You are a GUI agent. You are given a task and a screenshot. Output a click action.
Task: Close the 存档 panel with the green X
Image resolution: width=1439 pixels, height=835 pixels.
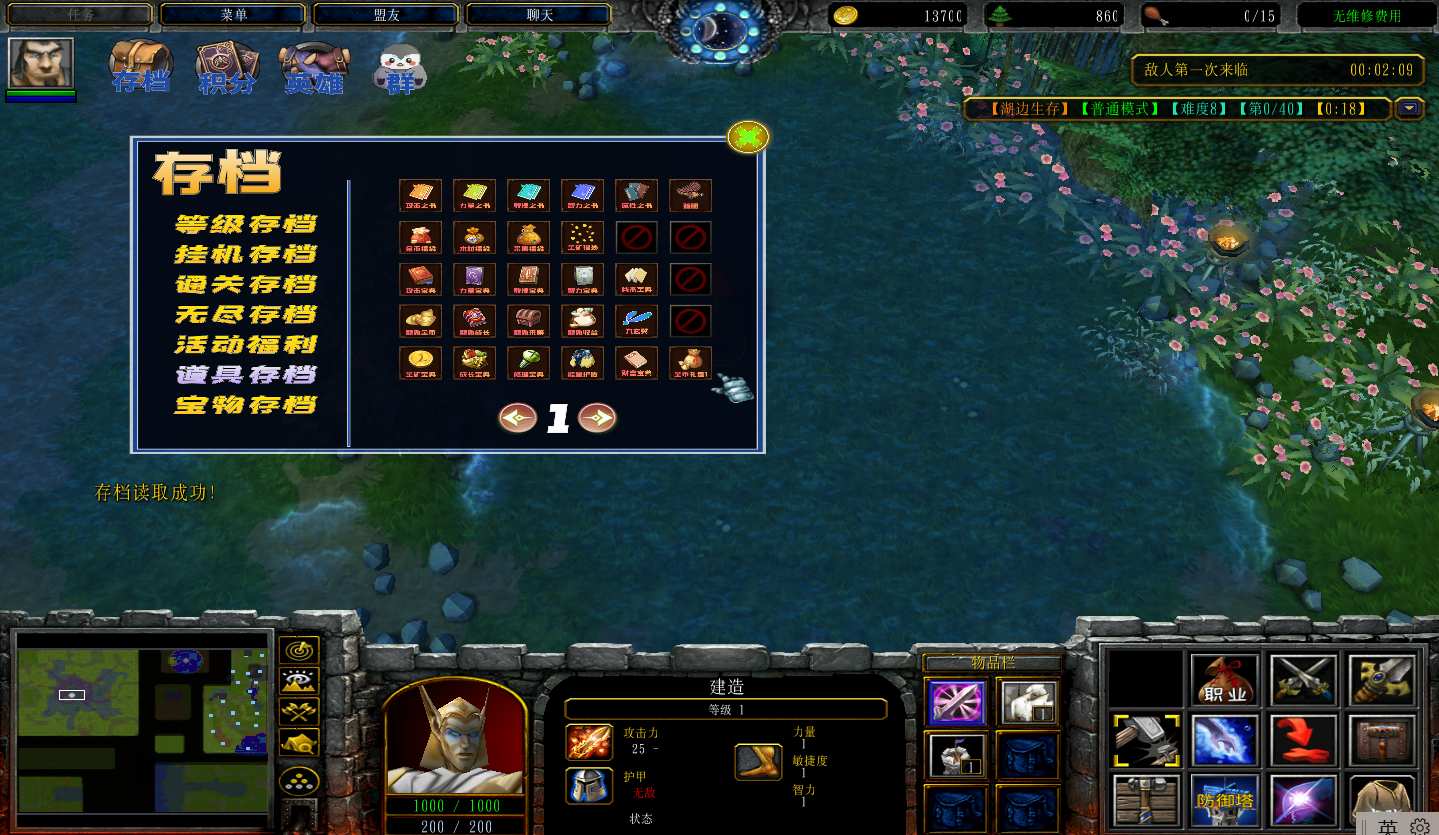click(748, 137)
